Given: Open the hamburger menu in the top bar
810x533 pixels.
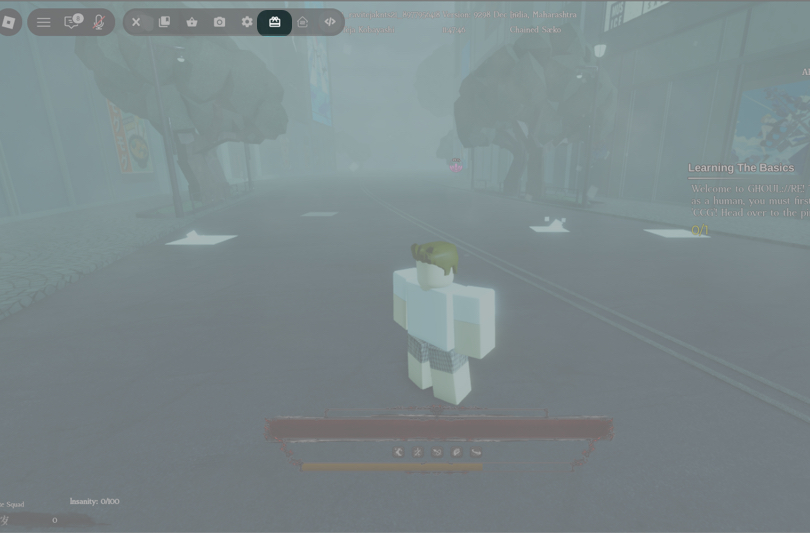Looking at the screenshot, I should [44, 22].
